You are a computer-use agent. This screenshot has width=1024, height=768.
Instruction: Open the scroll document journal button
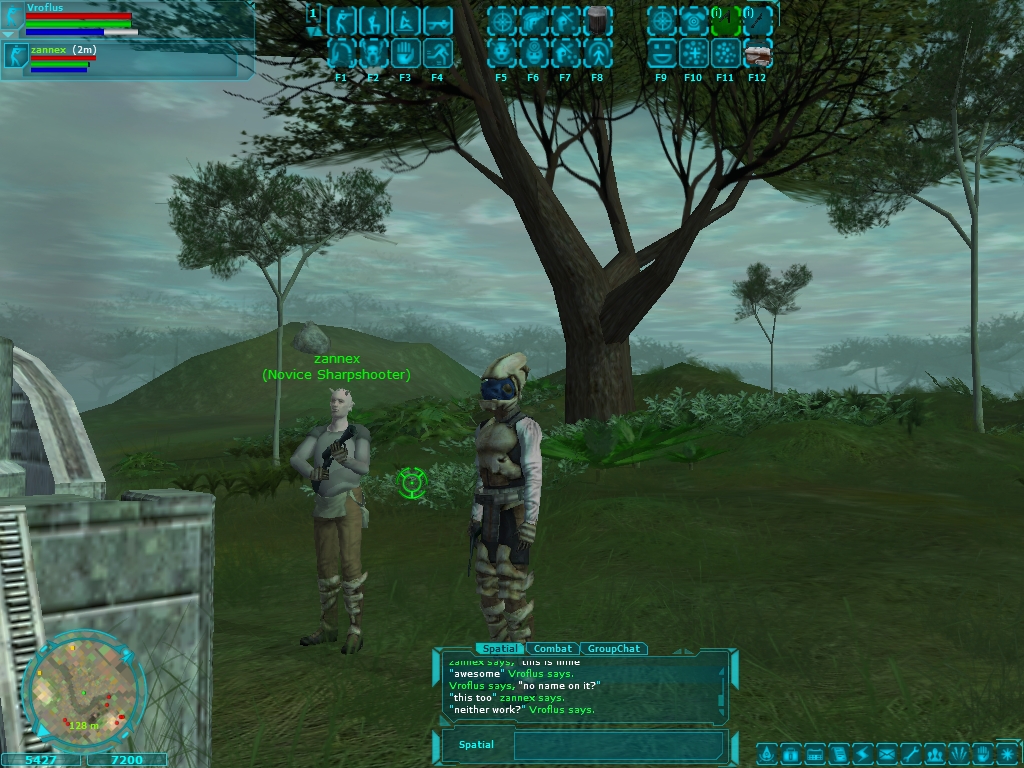click(838, 753)
